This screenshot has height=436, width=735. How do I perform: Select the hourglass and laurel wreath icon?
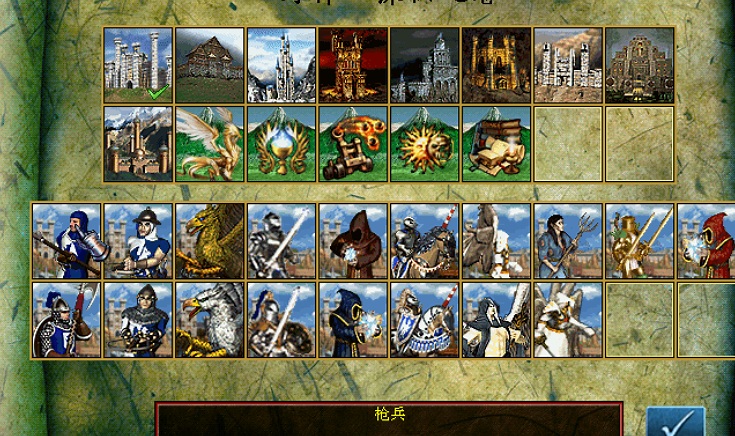[282, 144]
